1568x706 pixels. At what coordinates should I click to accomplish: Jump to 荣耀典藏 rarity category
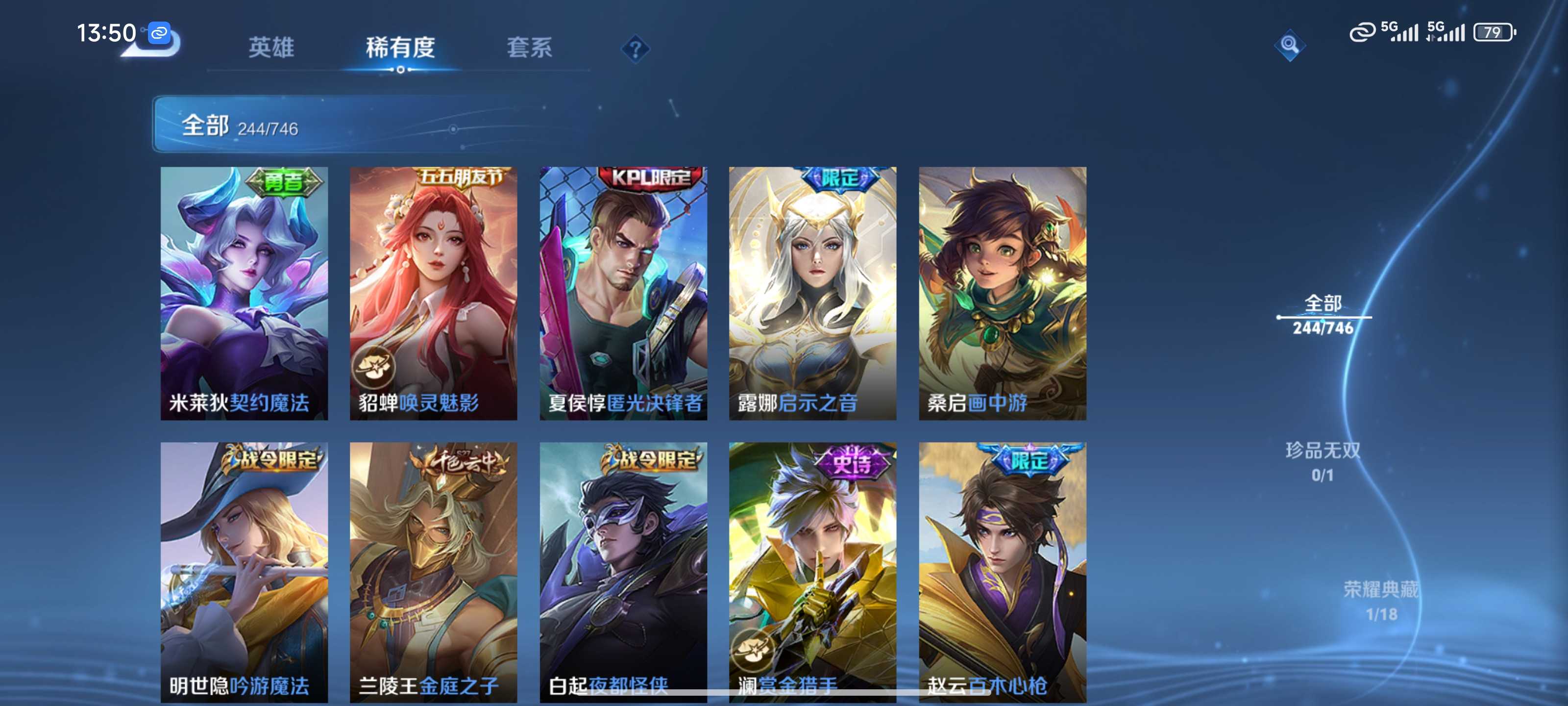(x=1380, y=601)
